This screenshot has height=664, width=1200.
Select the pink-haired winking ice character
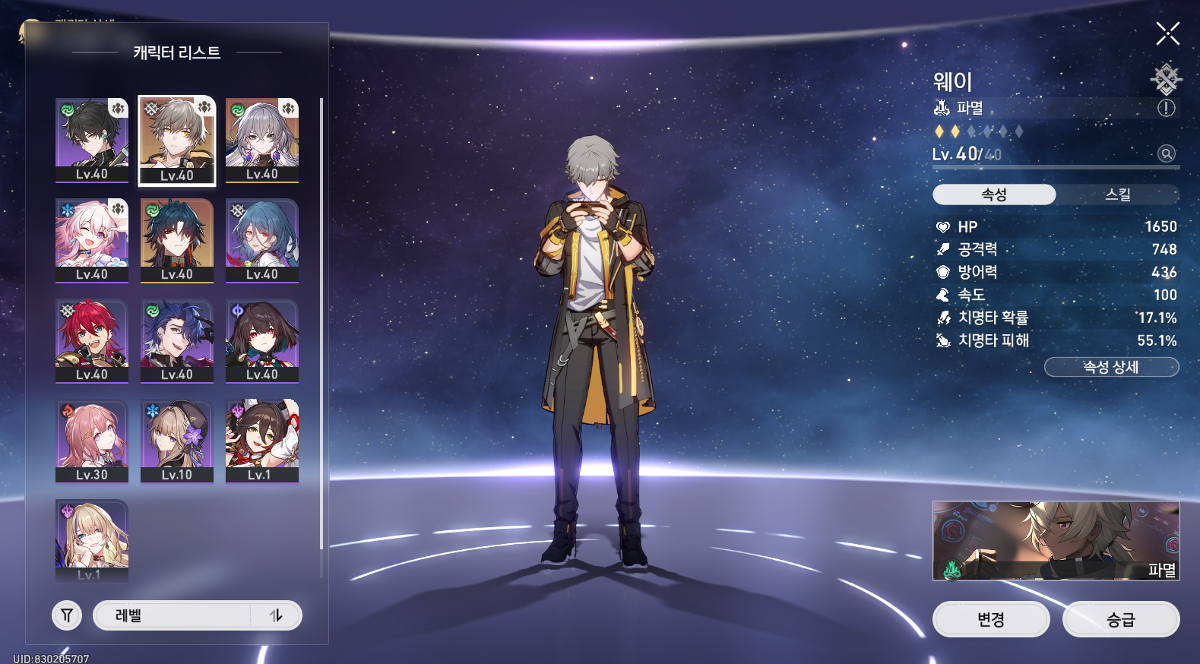coord(91,240)
